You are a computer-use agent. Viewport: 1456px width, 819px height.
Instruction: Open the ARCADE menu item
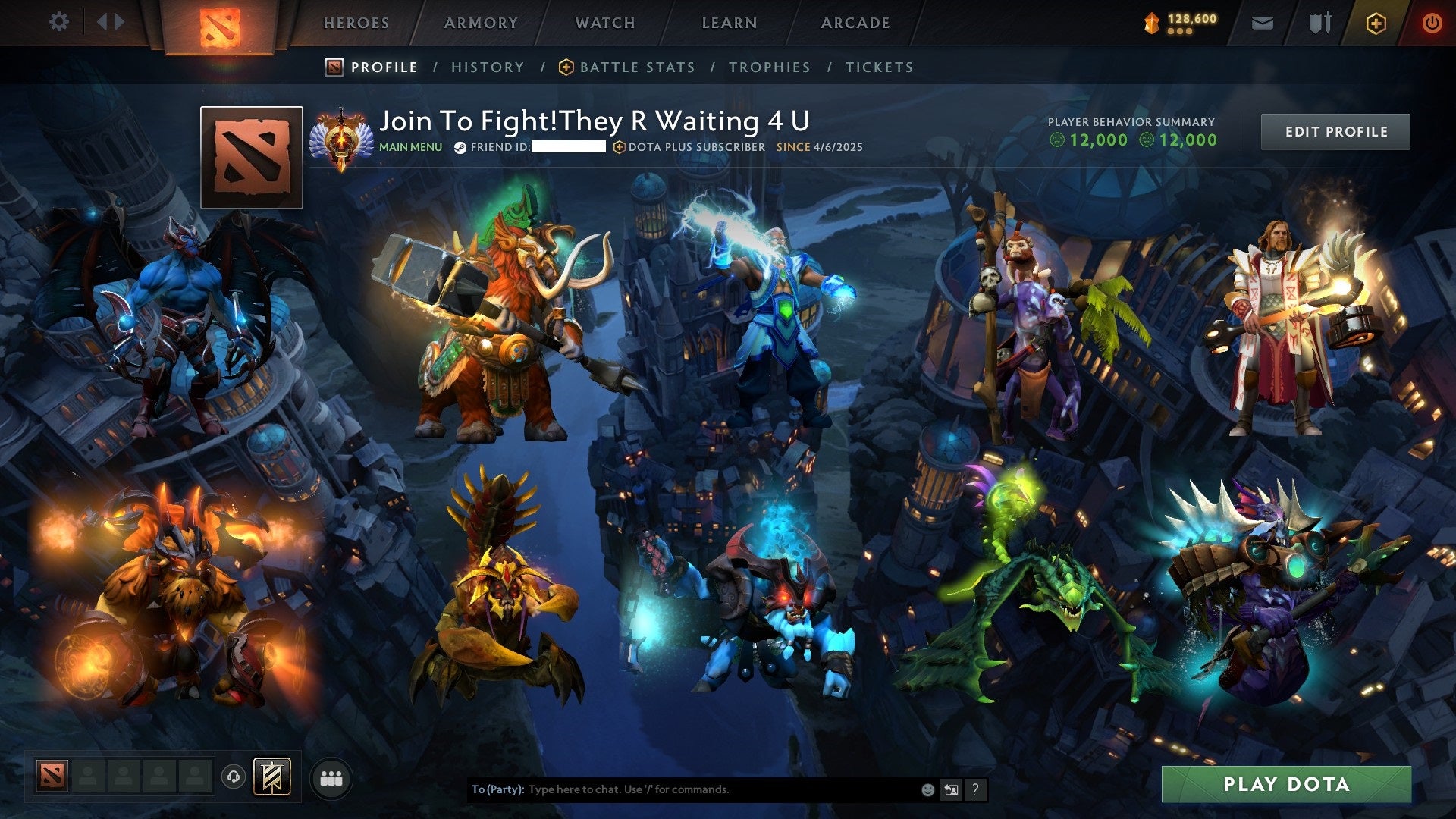click(x=855, y=23)
